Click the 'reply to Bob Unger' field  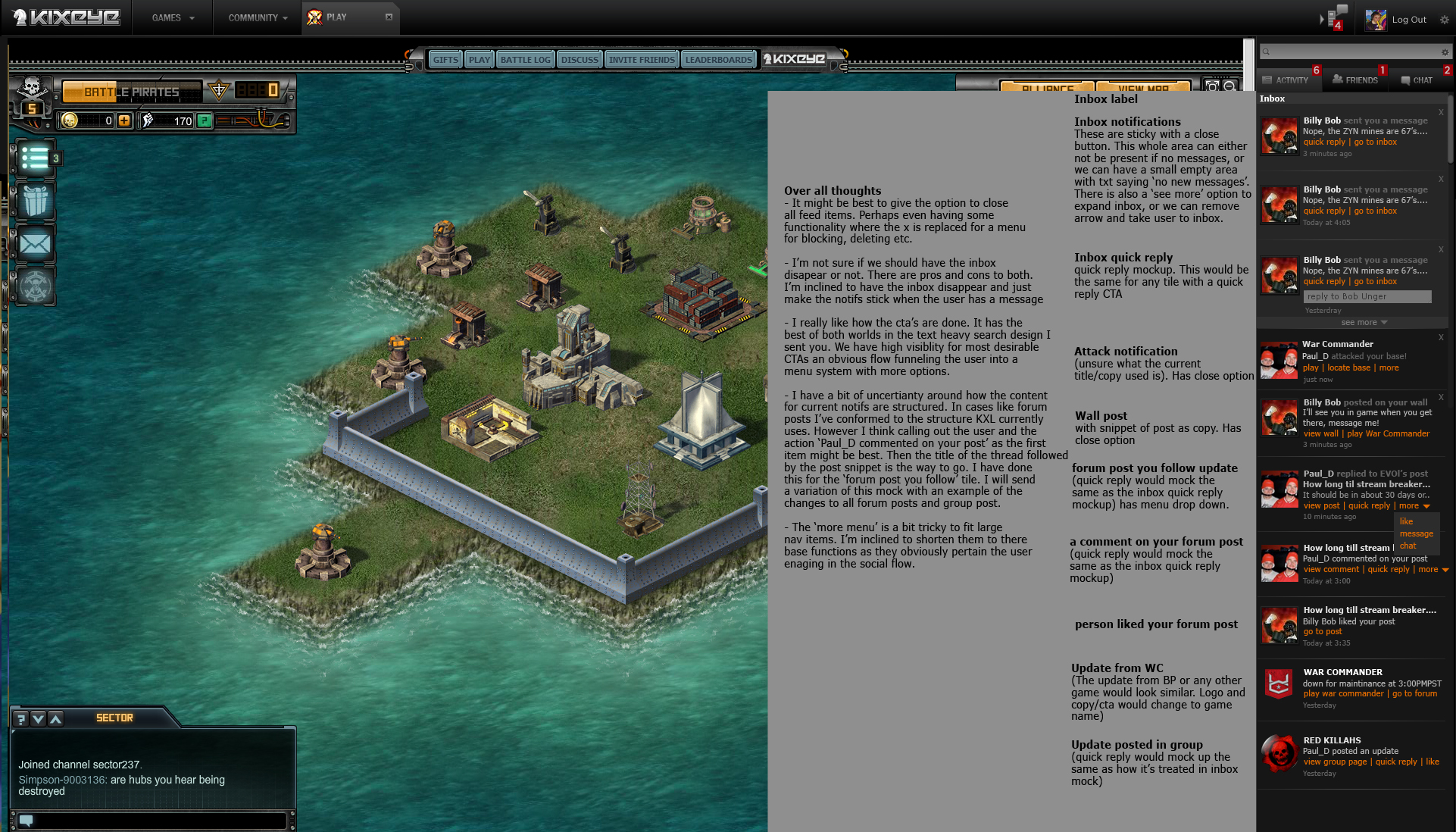coord(1367,297)
